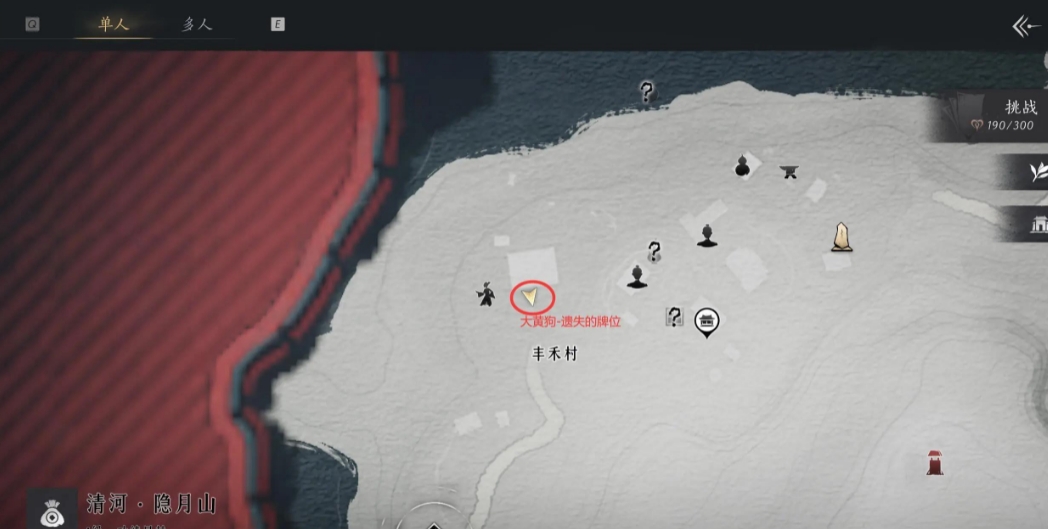Select the gourd marker on the map
Viewport: 1048px width, 529px height.
(742, 166)
